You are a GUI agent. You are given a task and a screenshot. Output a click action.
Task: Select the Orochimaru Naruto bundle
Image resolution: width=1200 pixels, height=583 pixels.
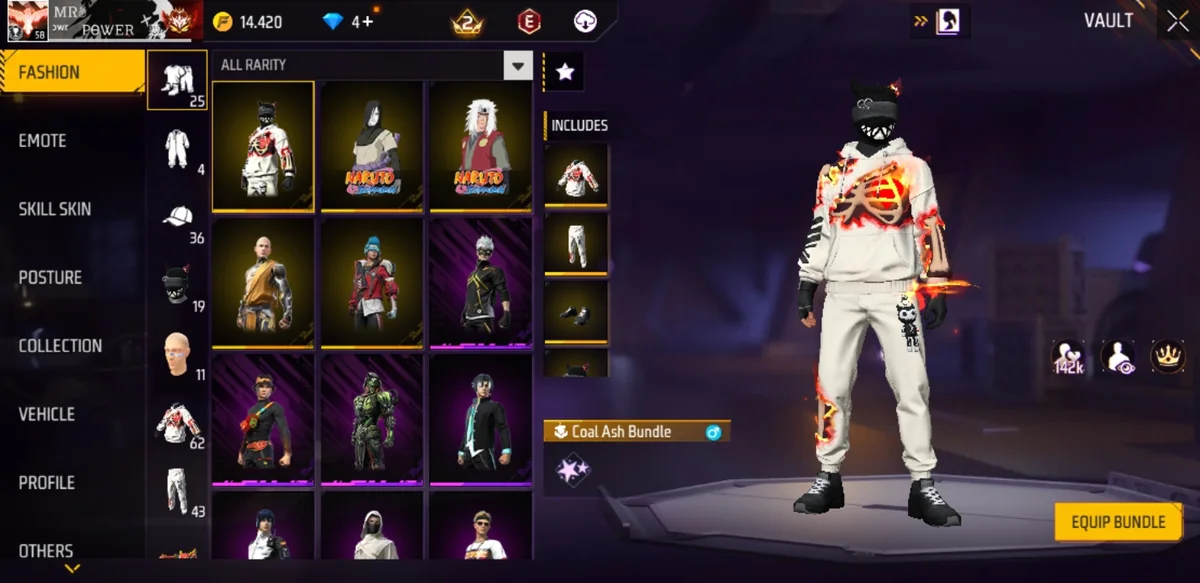(x=371, y=146)
